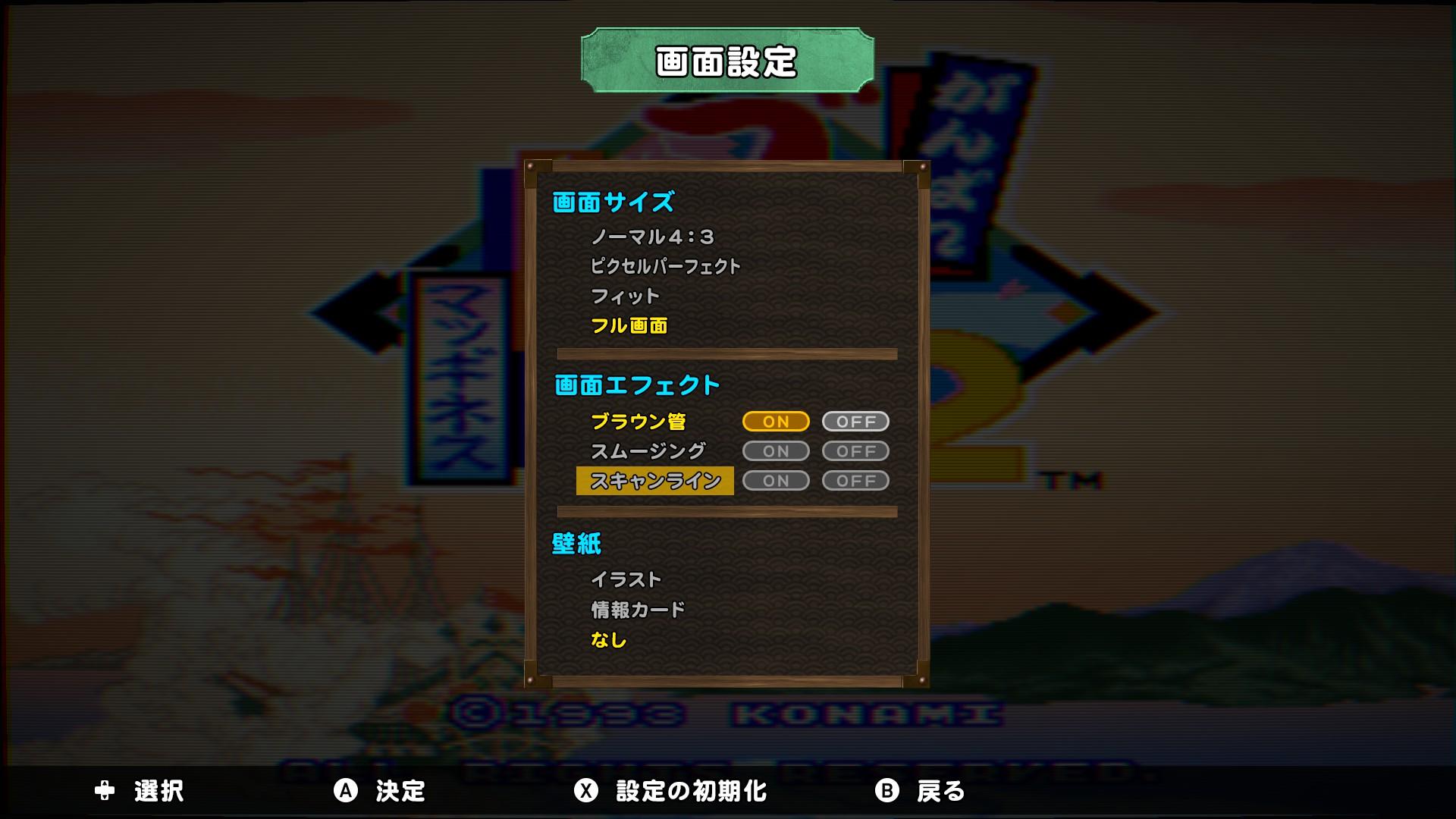Viewport: 1456px width, 819px height.
Task: Select フィット screen size option
Action: point(623,297)
